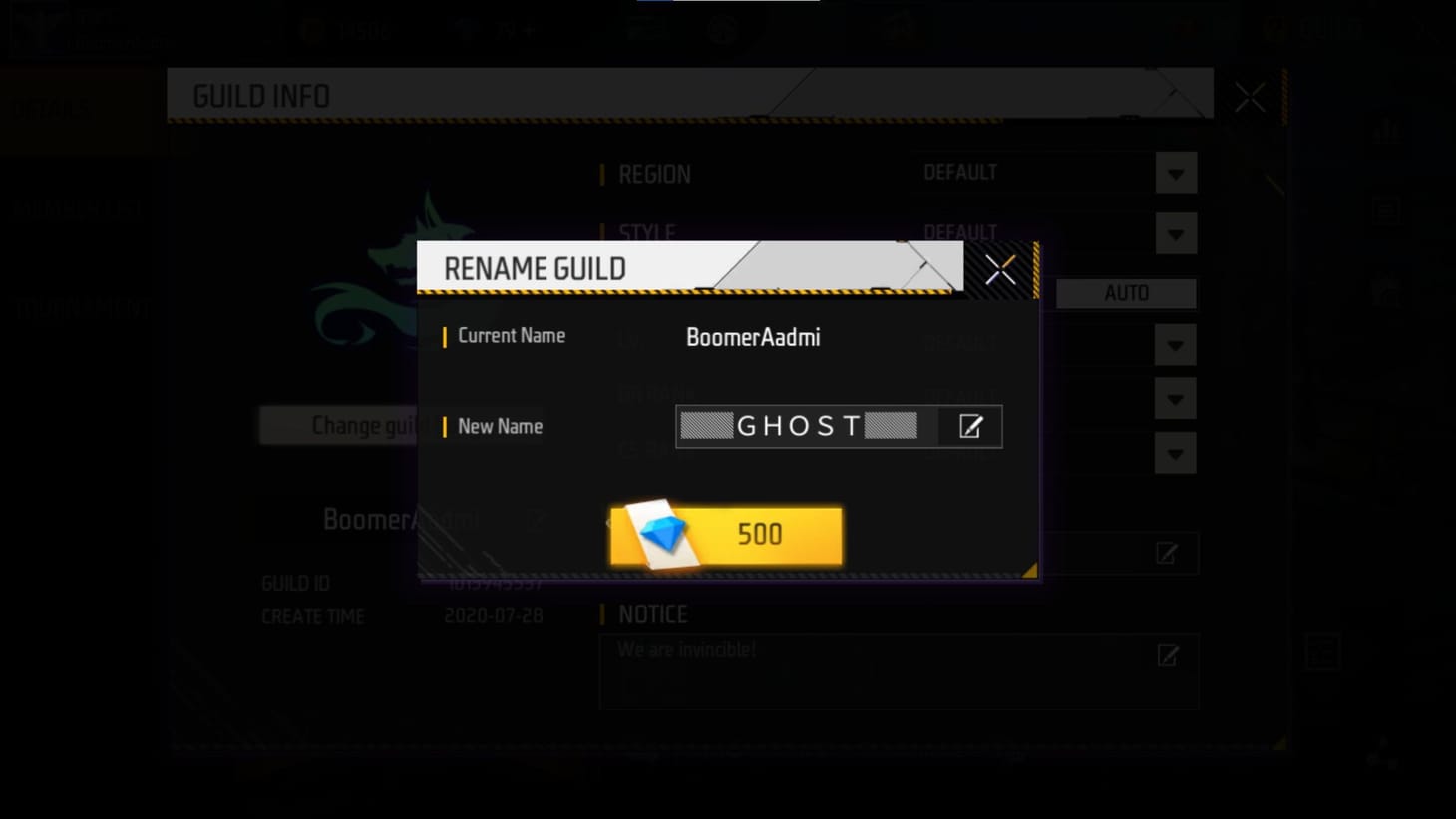Click the gold coin icon in the top bar
The height and width of the screenshot is (819, 1456).
click(311, 29)
